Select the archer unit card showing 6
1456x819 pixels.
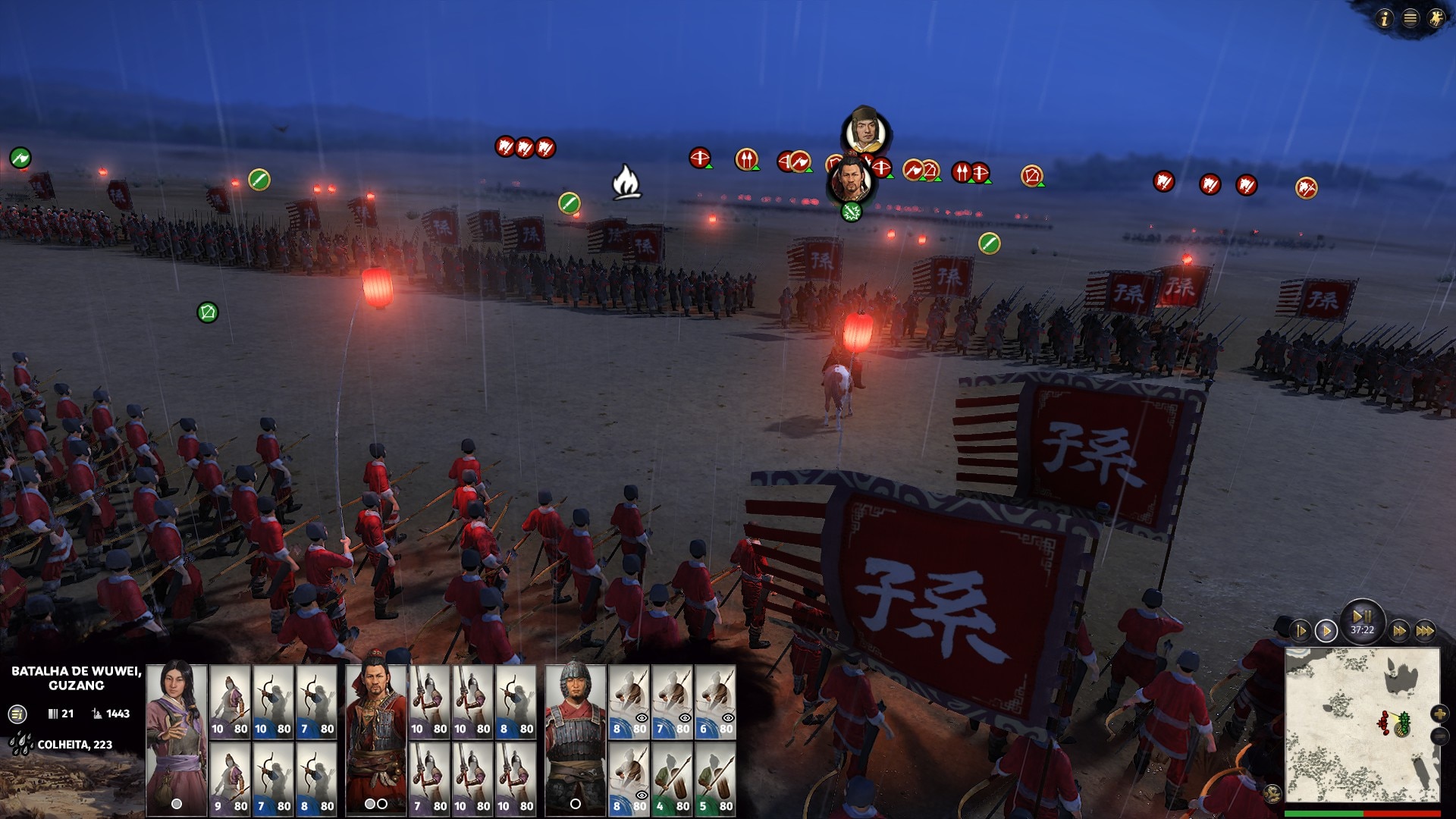(x=715, y=701)
